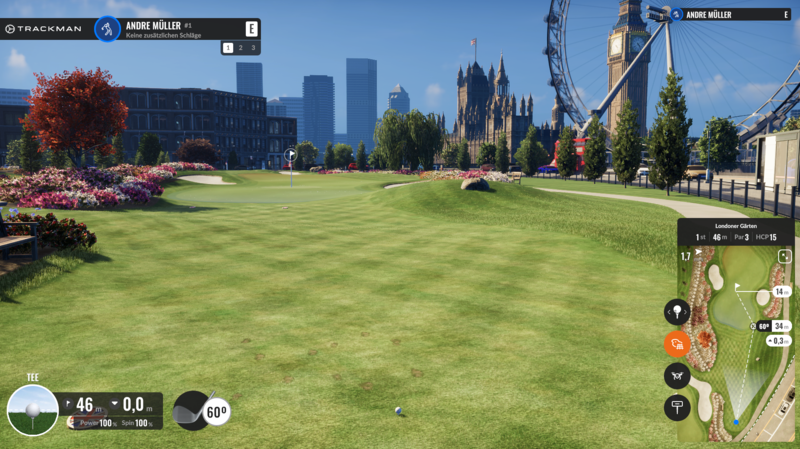This screenshot has height=449, width=800.
Task: Click the tee marker sign button
Action: [677, 407]
